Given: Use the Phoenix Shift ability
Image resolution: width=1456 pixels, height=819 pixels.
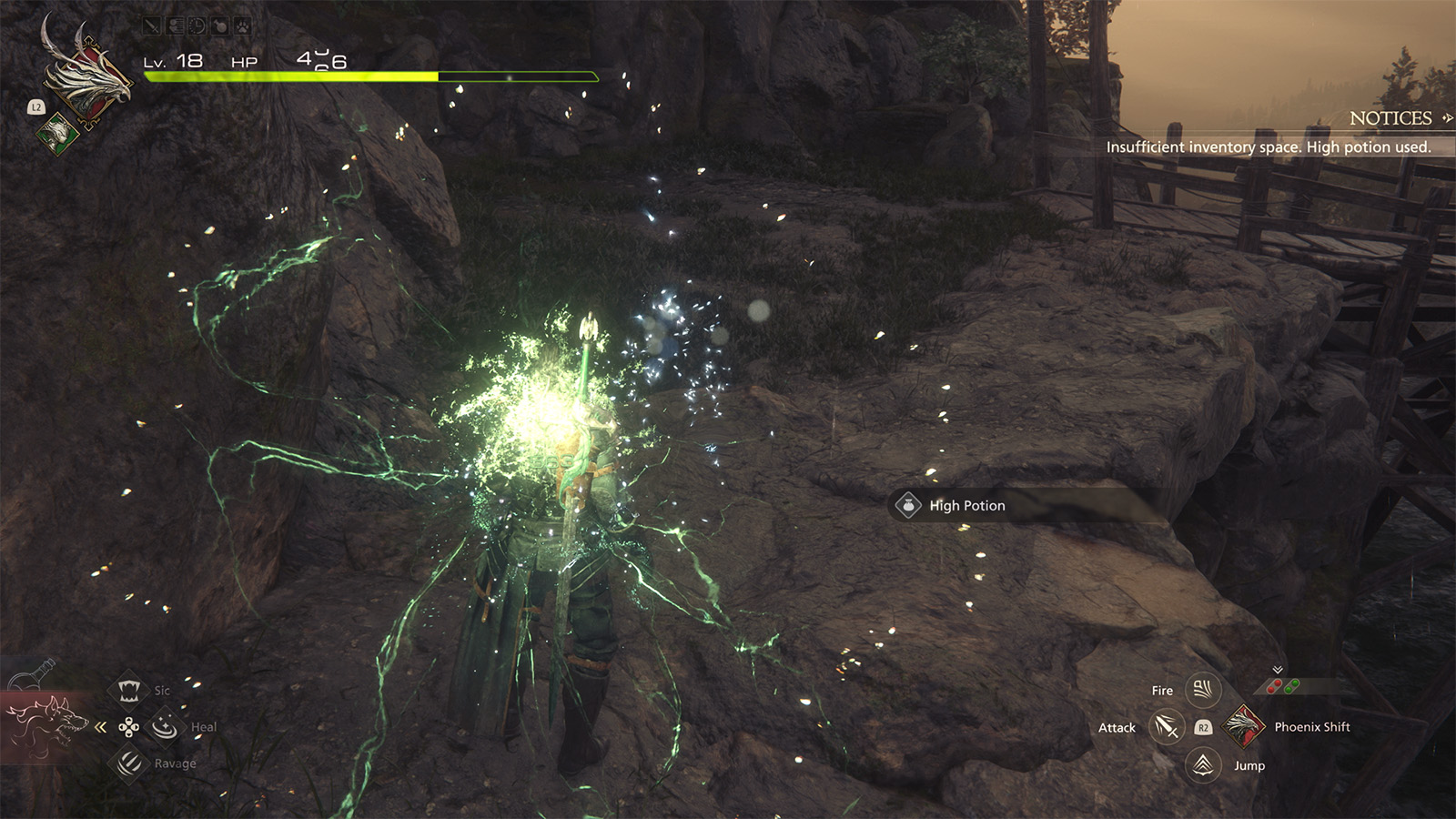Looking at the screenshot, I should (x=1243, y=726).
